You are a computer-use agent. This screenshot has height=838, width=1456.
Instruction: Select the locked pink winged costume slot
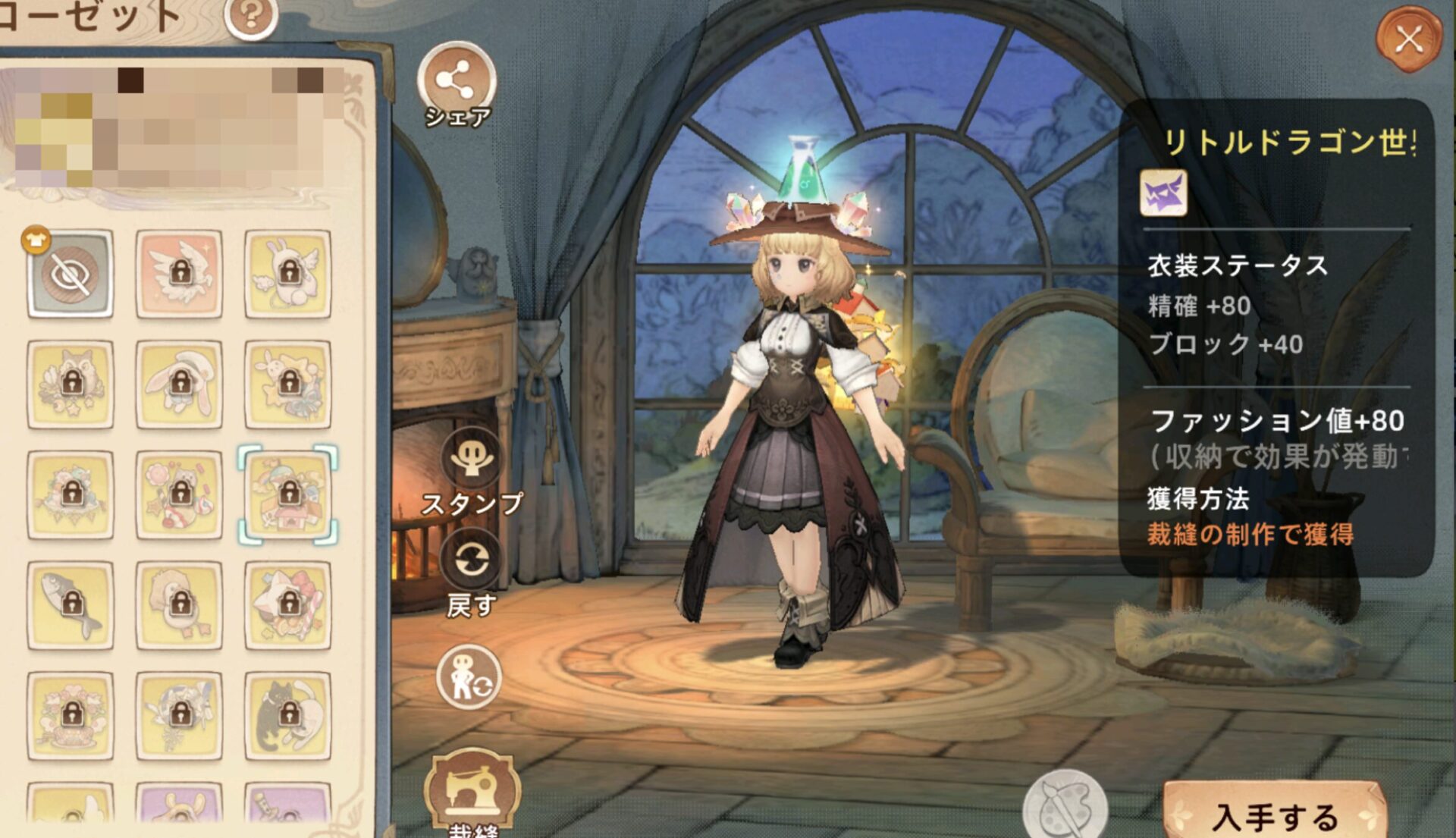pyautogui.click(x=179, y=274)
